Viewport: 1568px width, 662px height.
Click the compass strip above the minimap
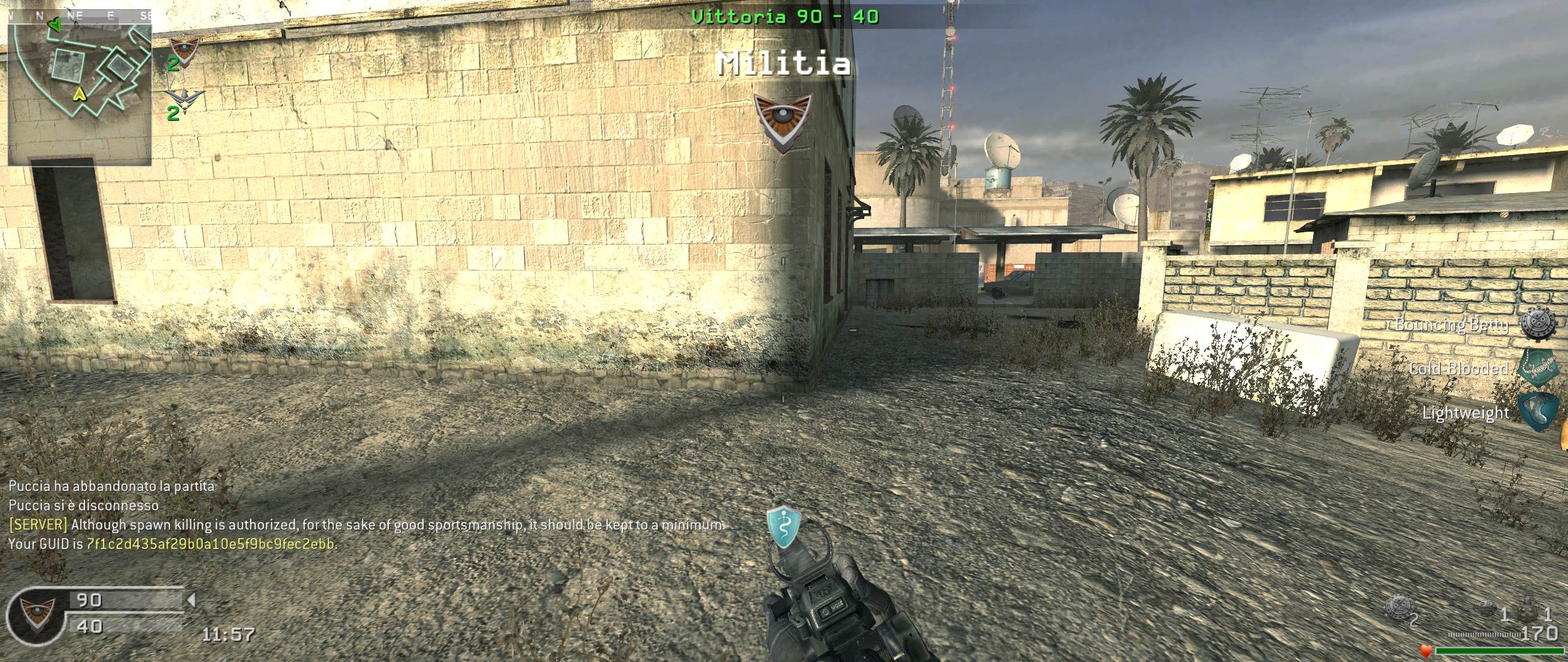pyautogui.click(x=80, y=17)
